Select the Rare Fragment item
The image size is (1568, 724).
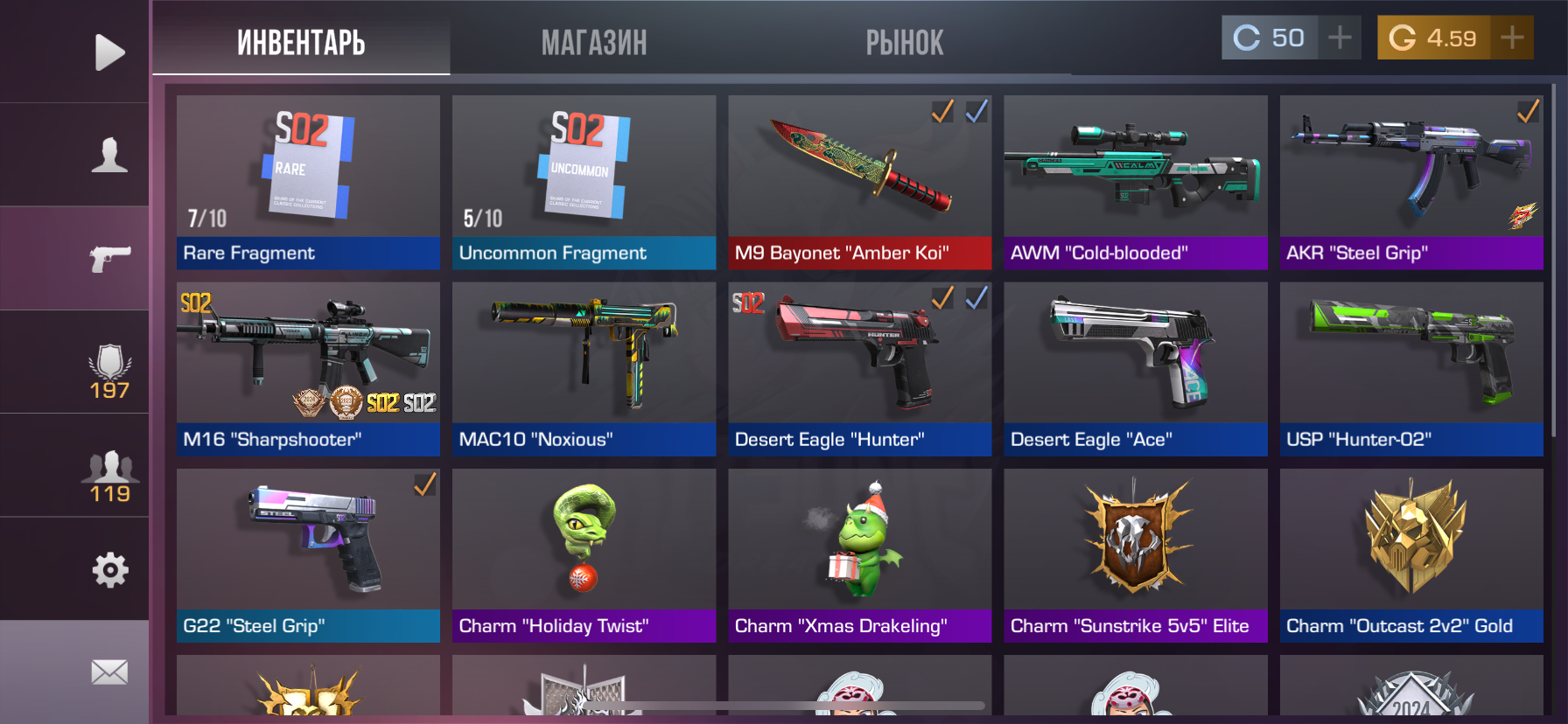point(308,182)
